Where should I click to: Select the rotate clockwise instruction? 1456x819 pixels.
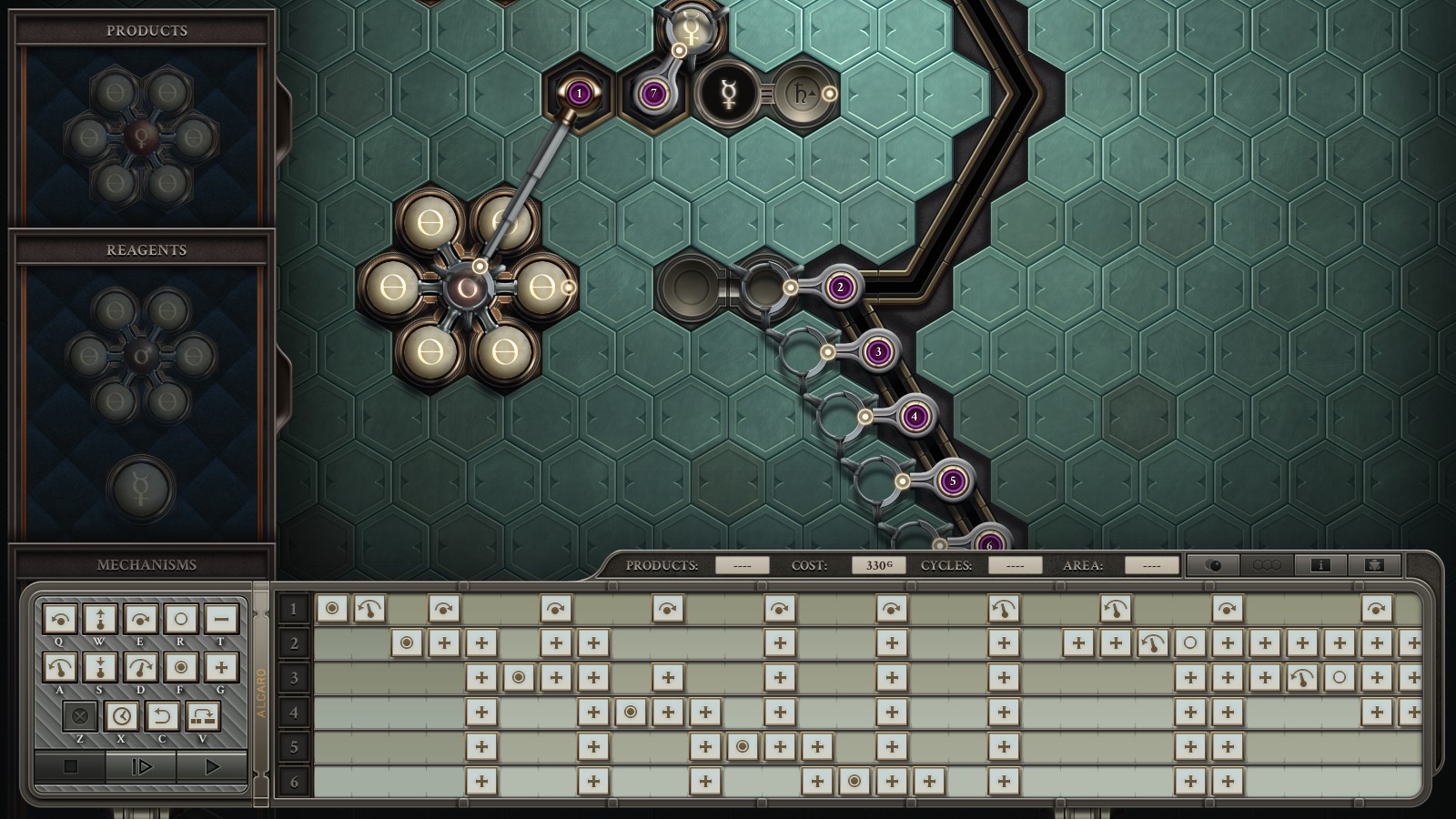pyautogui.click(x=140, y=620)
